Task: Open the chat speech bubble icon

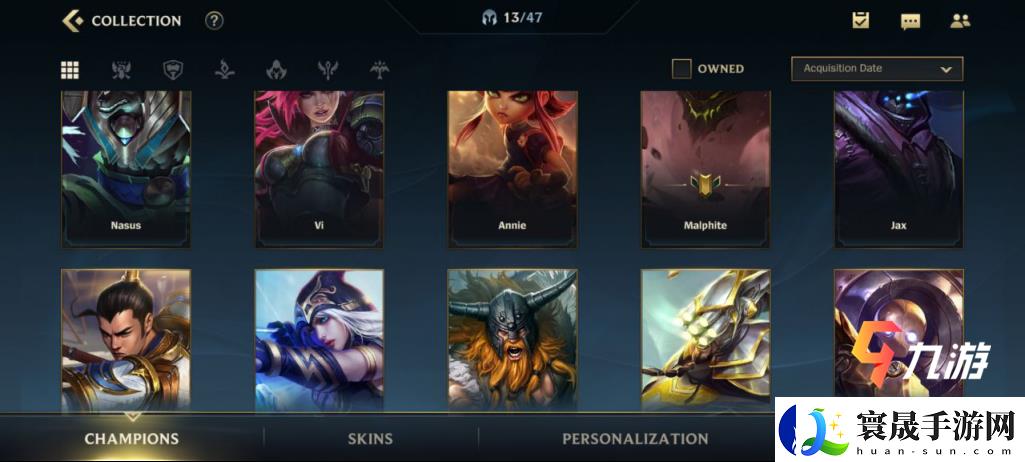Action: [910, 21]
